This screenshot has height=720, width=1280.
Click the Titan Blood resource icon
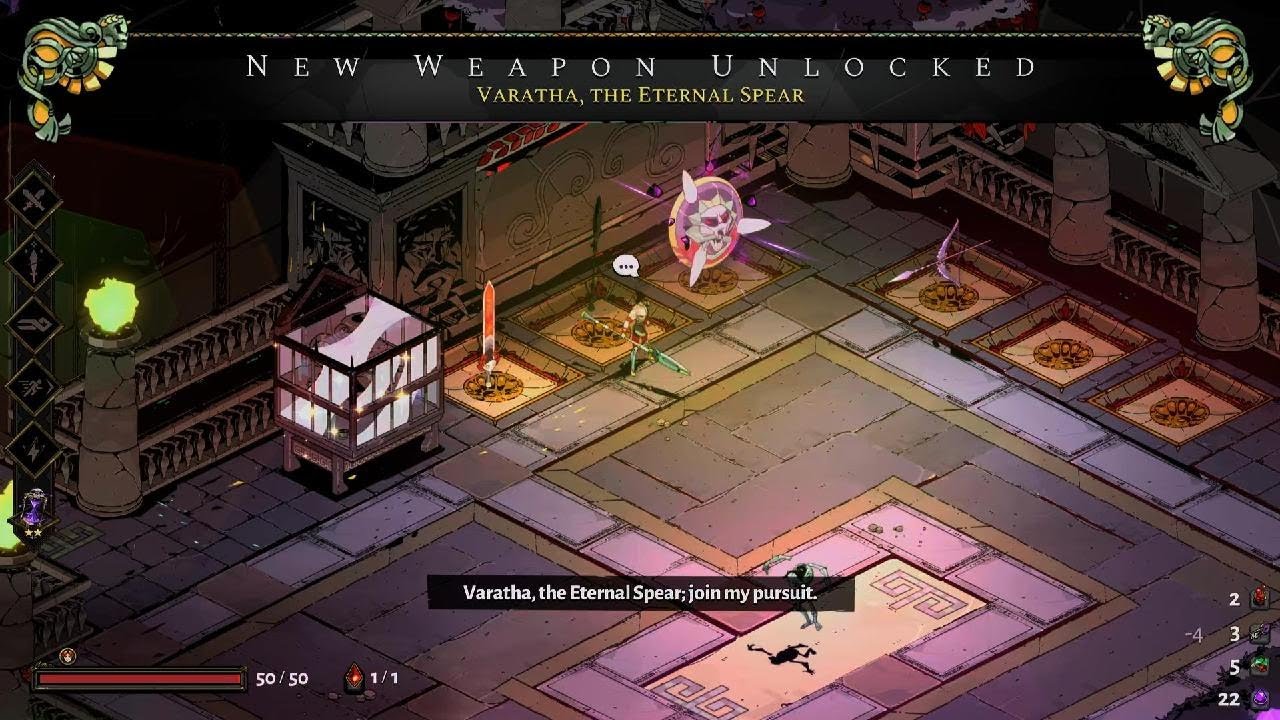pyautogui.click(x=1259, y=598)
